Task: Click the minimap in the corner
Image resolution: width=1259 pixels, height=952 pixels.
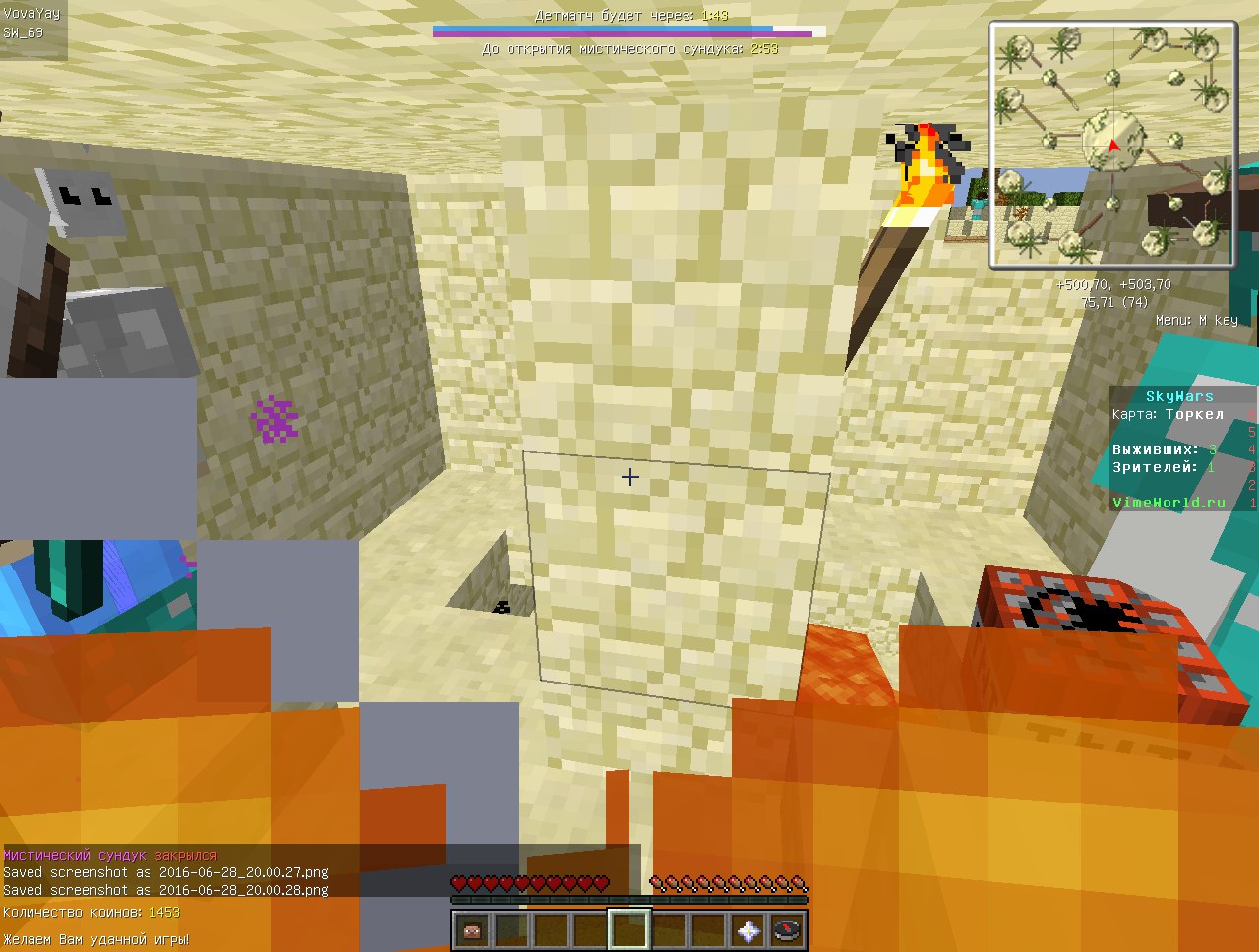Action: 1112,145
